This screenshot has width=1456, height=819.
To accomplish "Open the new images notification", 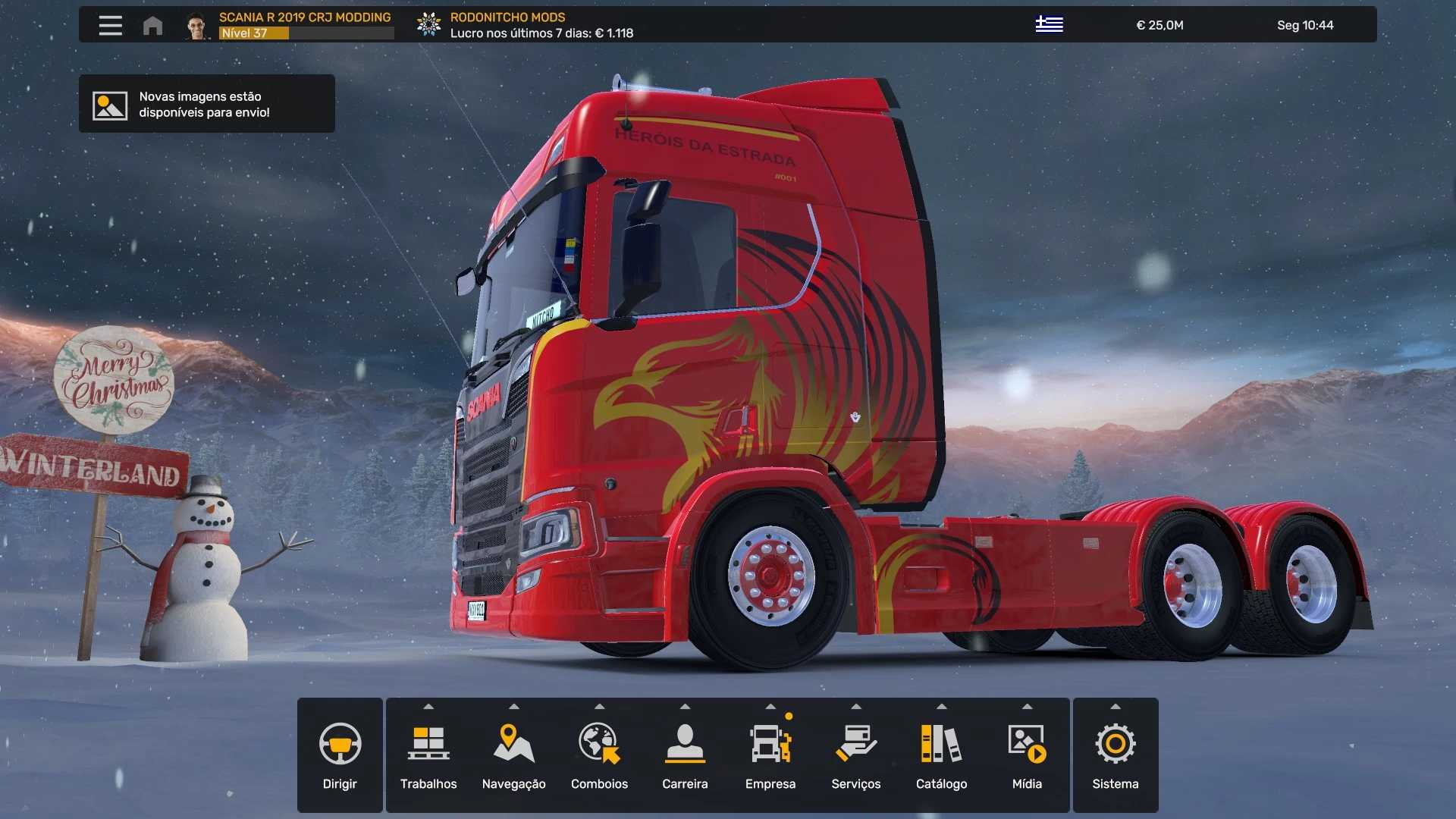I will point(206,104).
